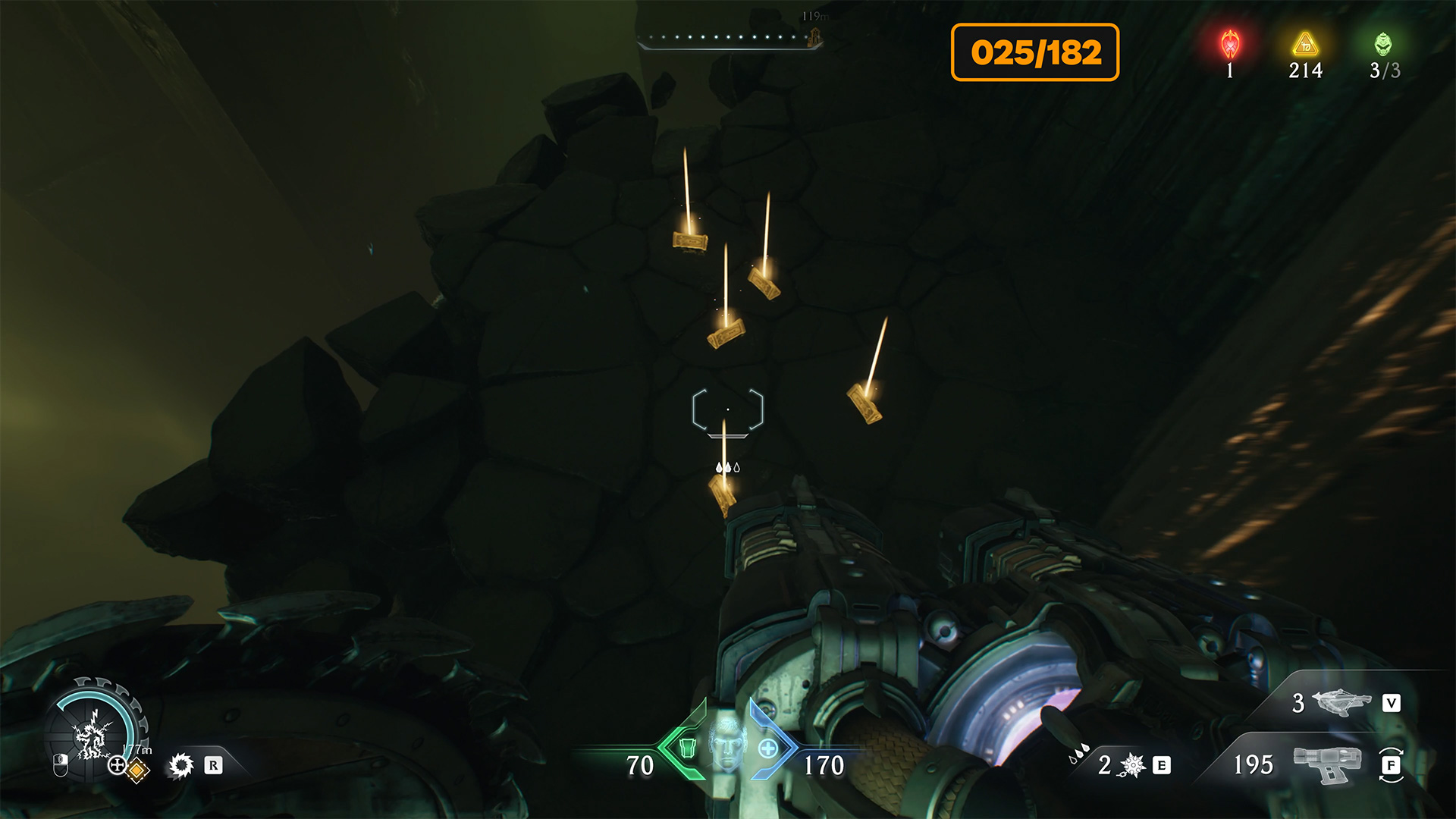Click the orange 025/182 counter overlay
This screenshot has height=819, width=1456.
click(1035, 52)
